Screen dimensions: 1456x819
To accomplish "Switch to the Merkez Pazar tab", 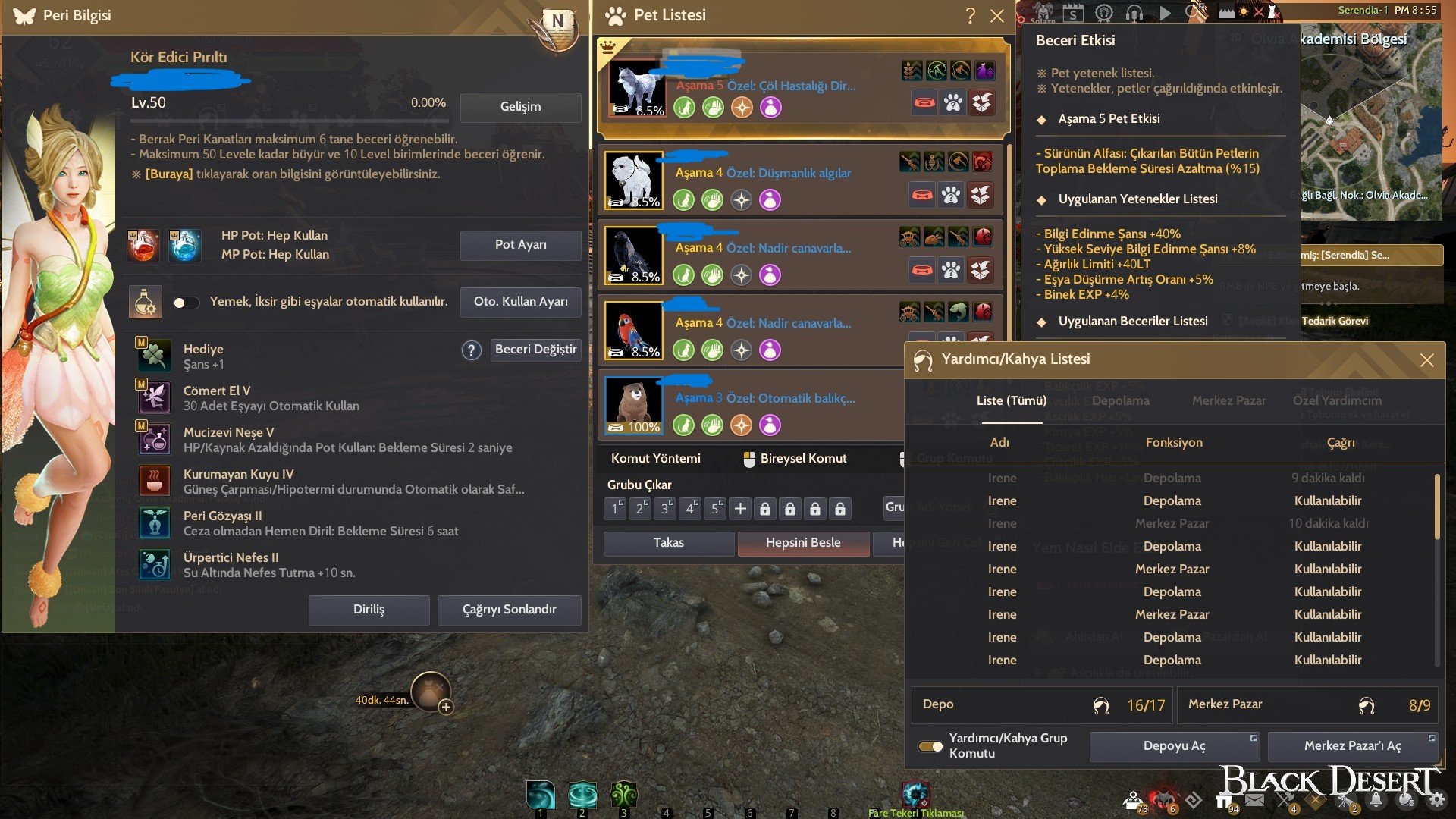I will pyautogui.click(x=1228, y=400).
